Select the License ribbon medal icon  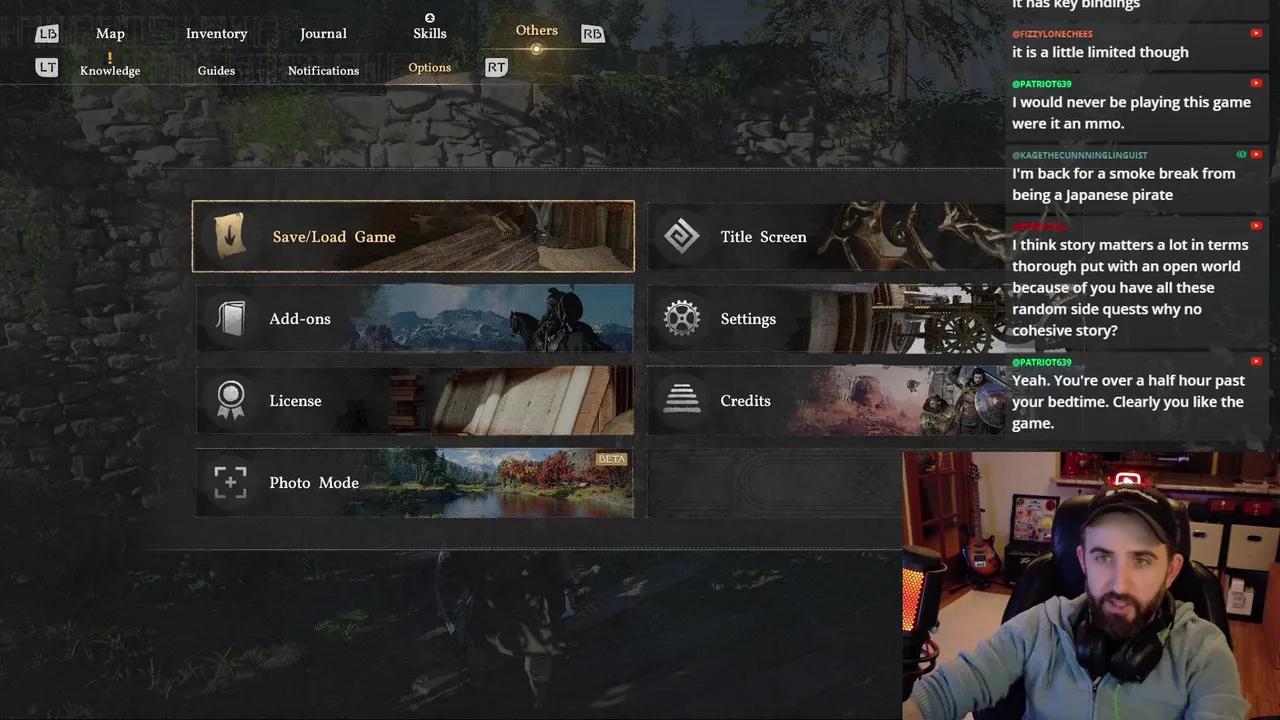(x=230, y=400)
